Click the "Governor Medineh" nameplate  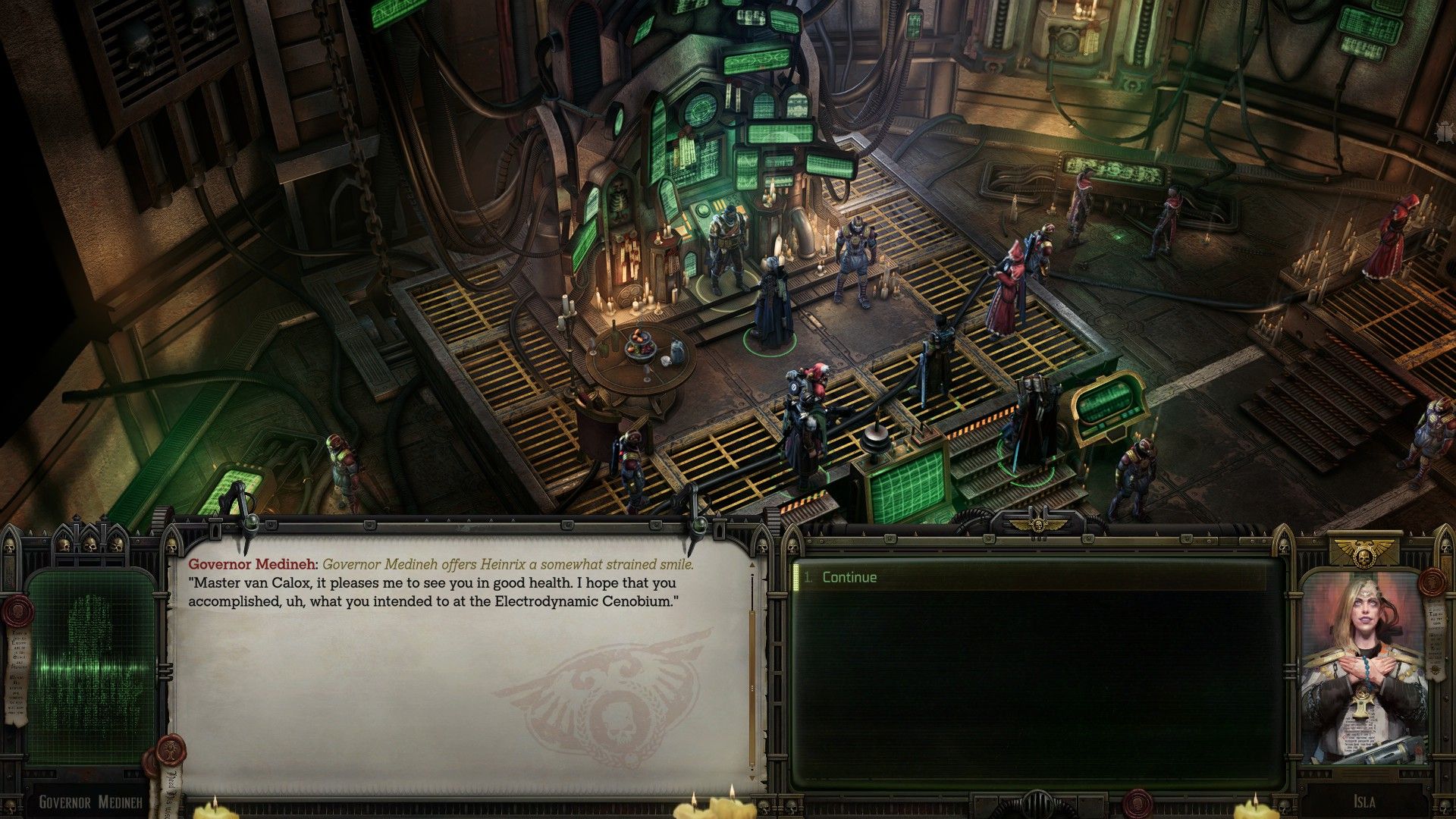point(91,801)
